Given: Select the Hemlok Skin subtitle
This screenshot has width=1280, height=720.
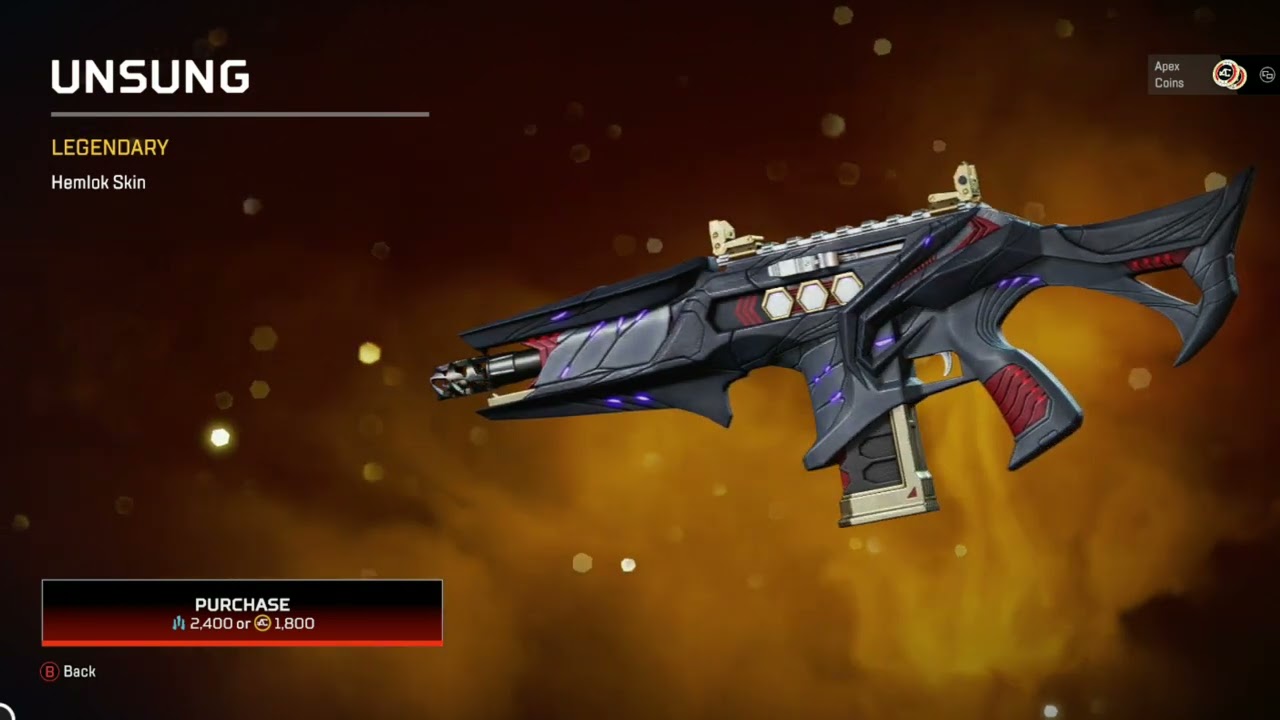Looking at the screenshot, I should (98, 182).
